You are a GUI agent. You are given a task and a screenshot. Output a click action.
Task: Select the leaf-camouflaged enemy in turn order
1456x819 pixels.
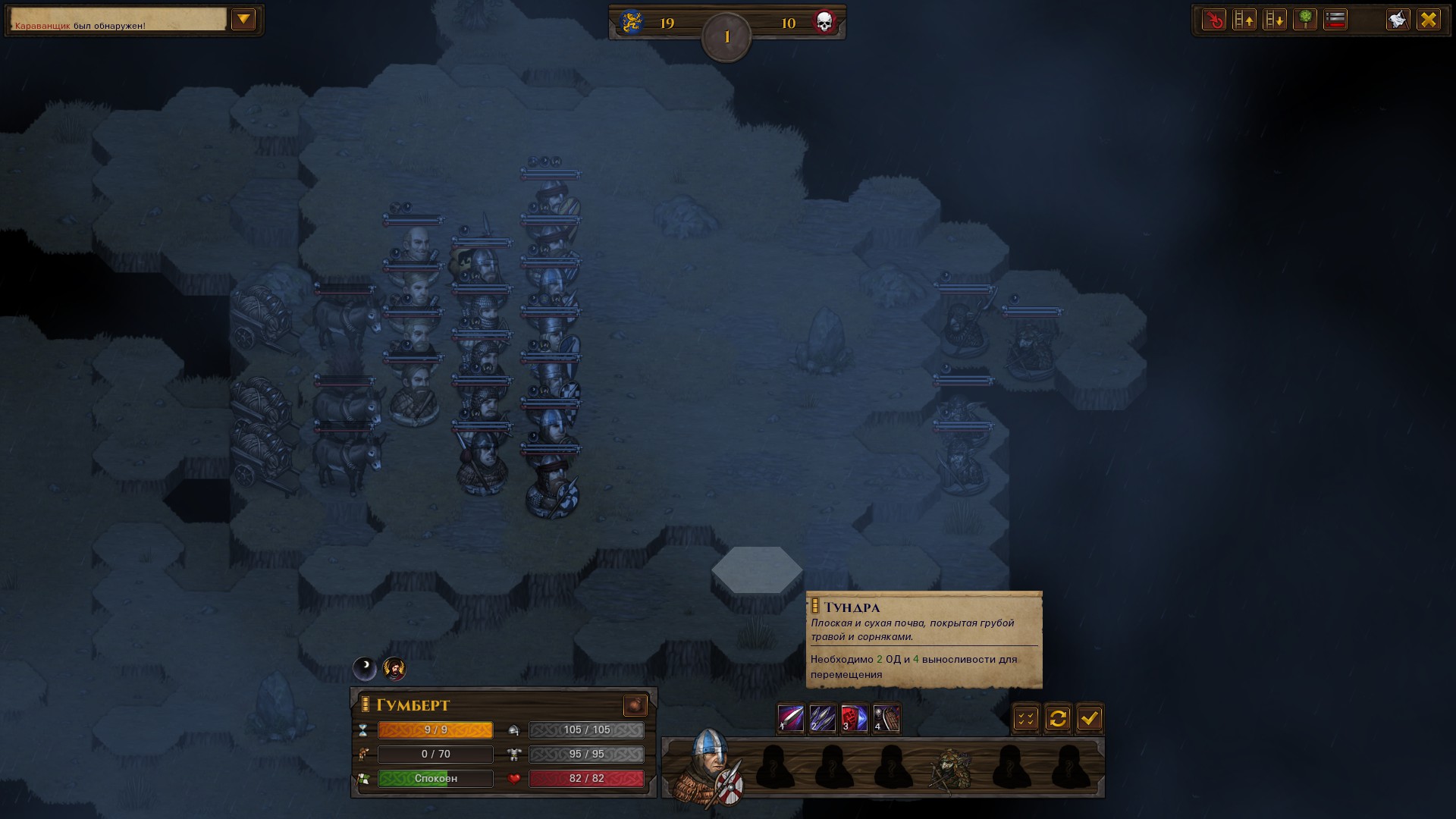(951, 768)
